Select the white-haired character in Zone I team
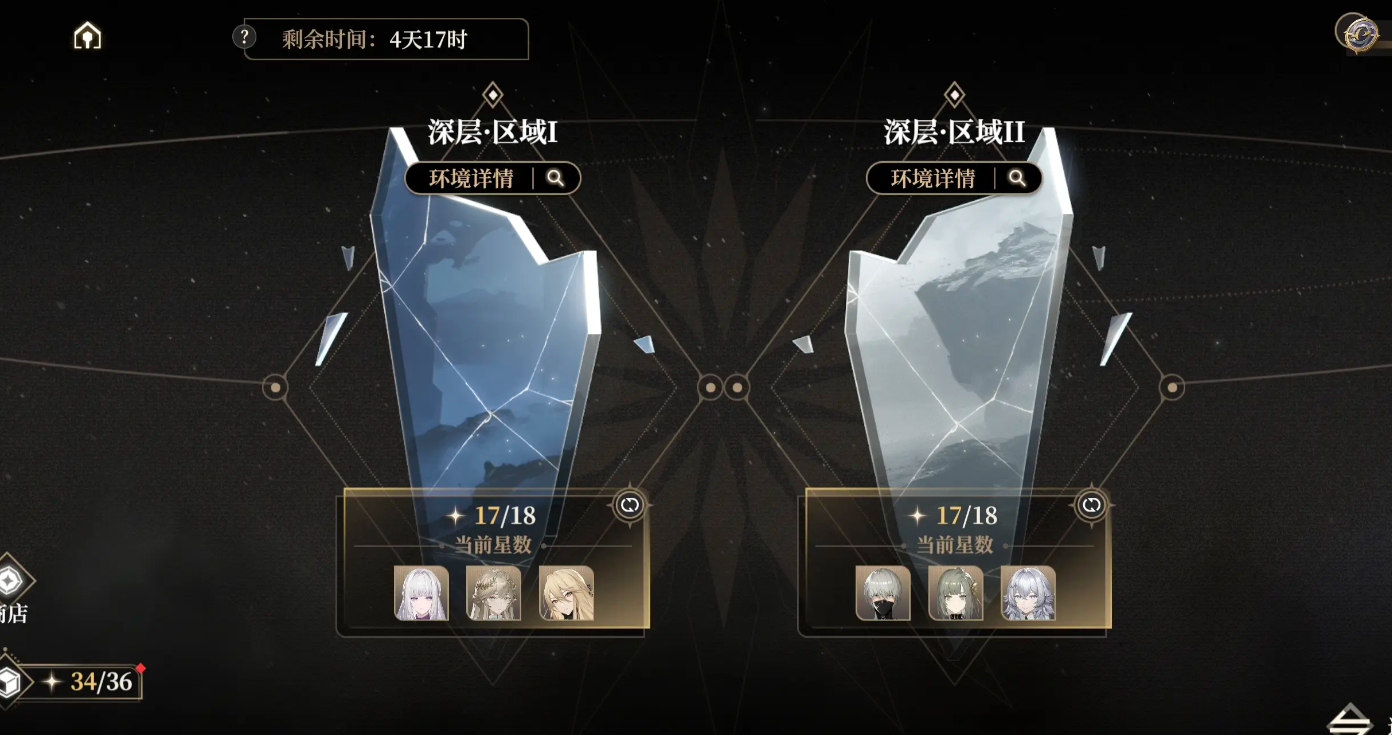 tap(421, 593)
